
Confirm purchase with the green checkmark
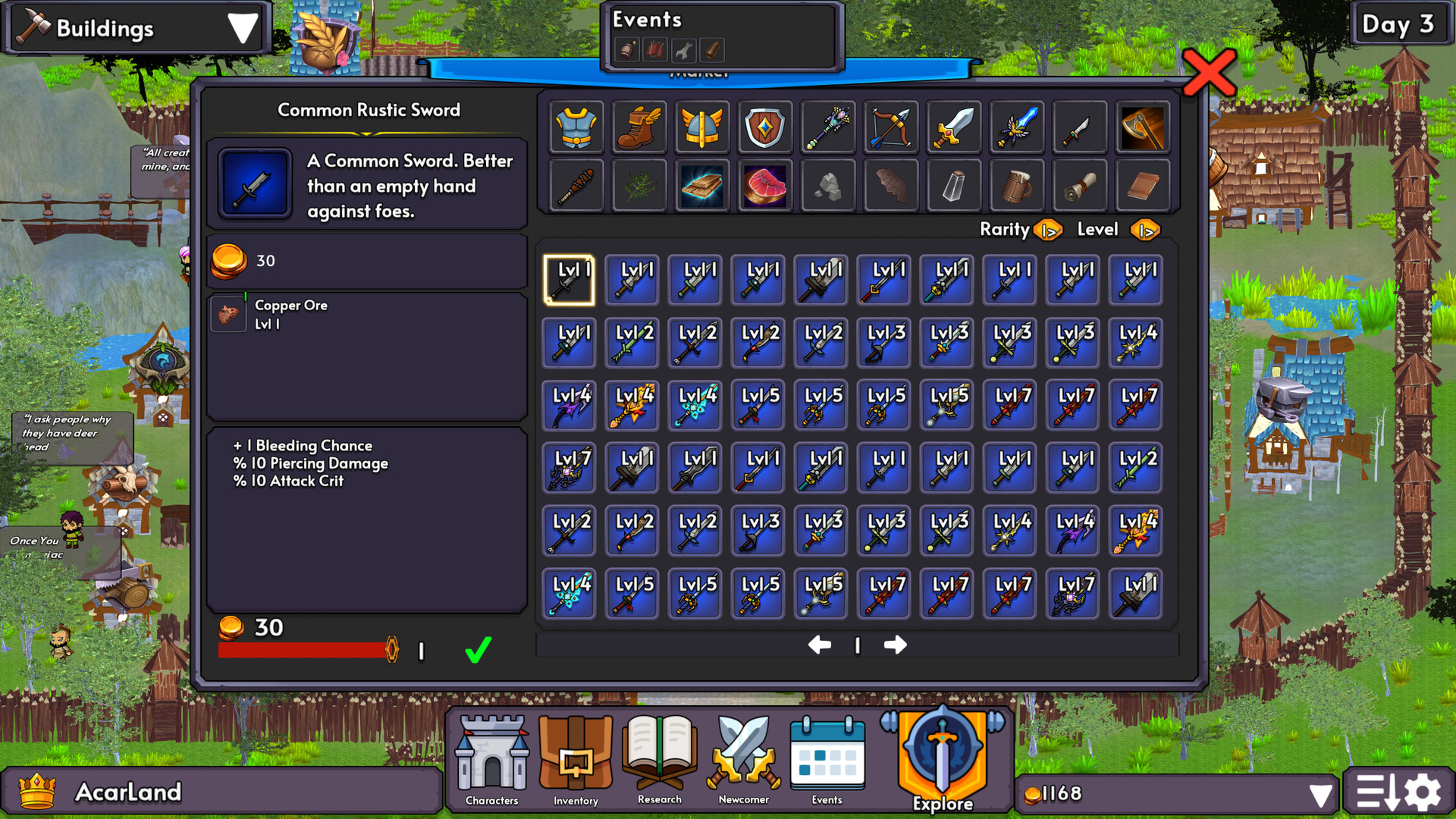477,648
